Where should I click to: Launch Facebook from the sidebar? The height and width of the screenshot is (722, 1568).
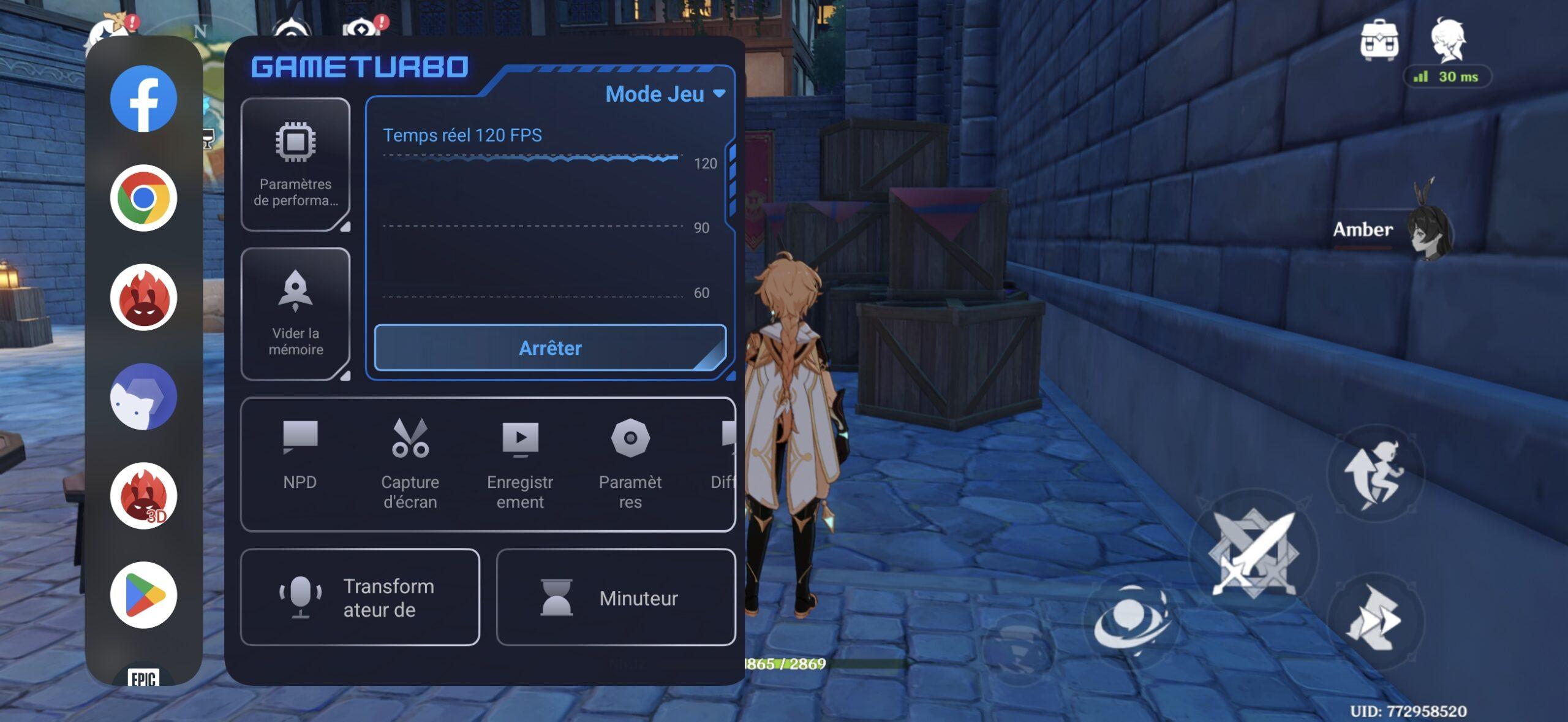[x=143, y=99]
